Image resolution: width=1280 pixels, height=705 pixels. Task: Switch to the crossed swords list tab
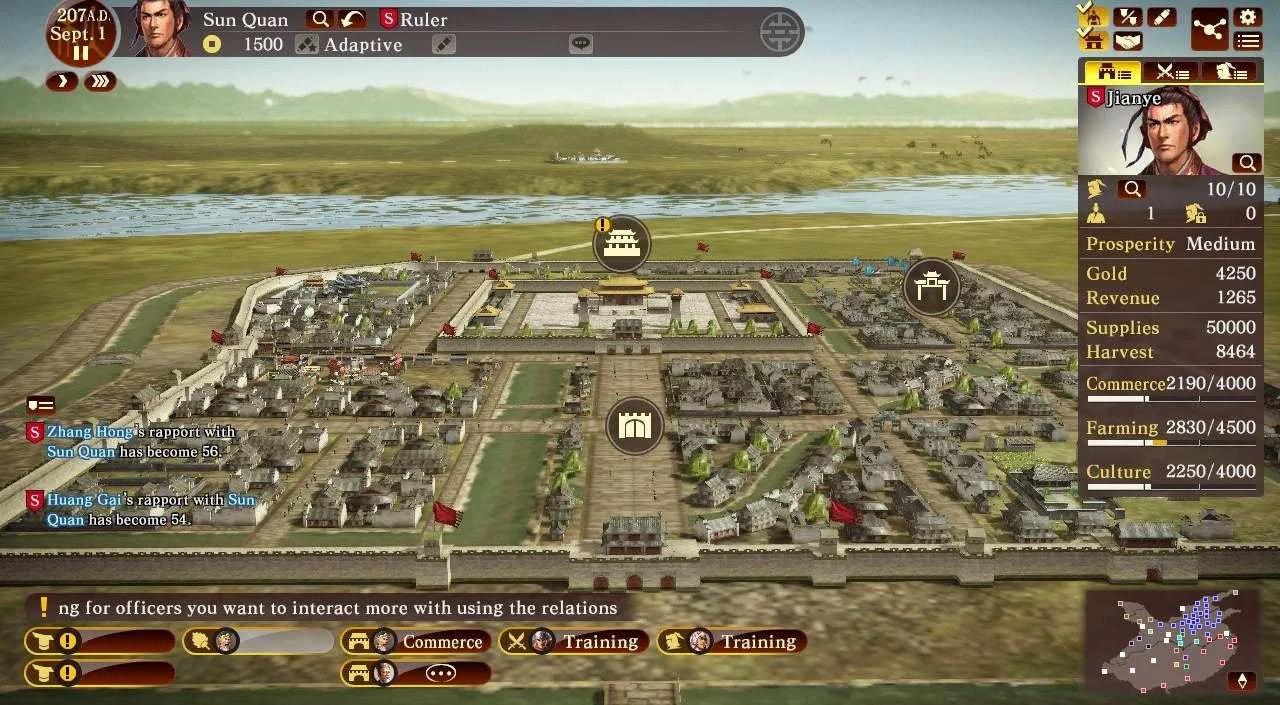1171,71
